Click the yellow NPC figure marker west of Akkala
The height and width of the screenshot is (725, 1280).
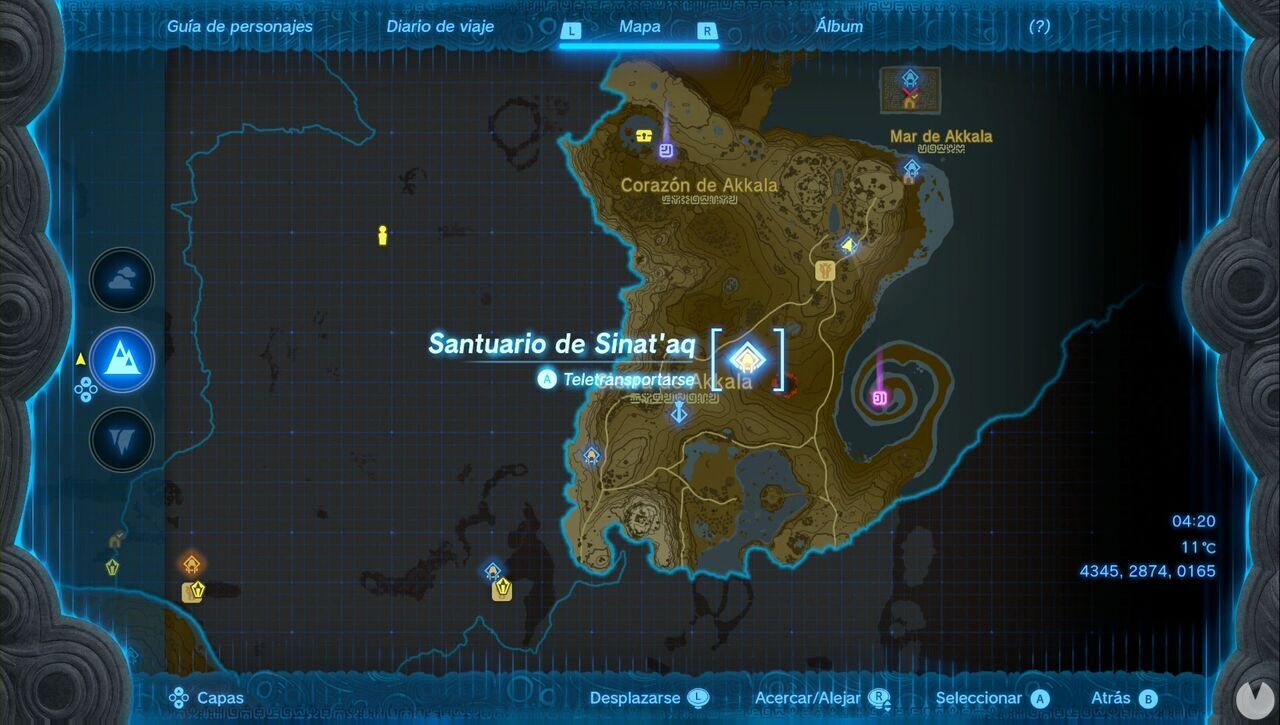381,238
